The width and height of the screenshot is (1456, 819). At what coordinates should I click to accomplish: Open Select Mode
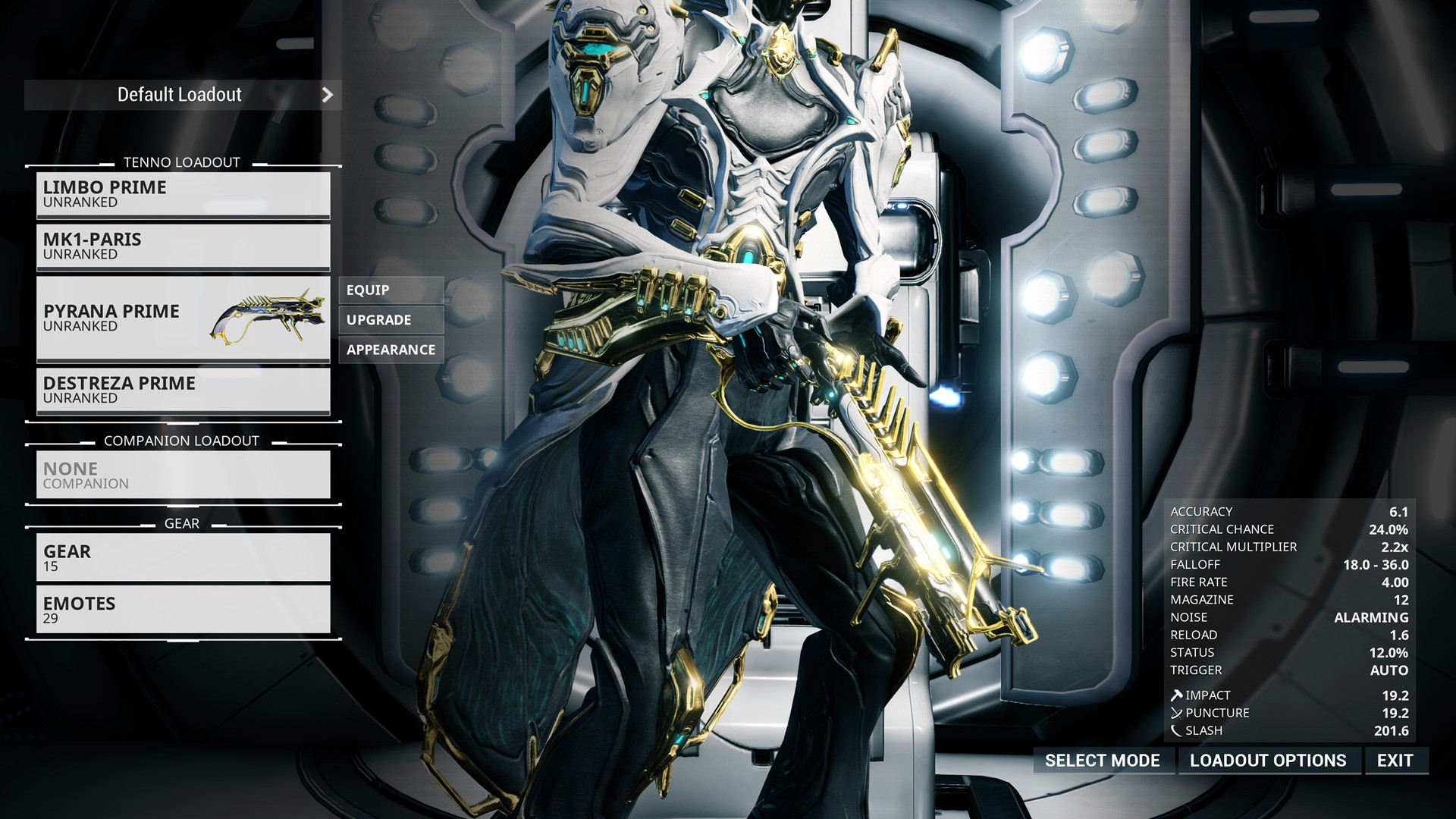click(1103, 761)
